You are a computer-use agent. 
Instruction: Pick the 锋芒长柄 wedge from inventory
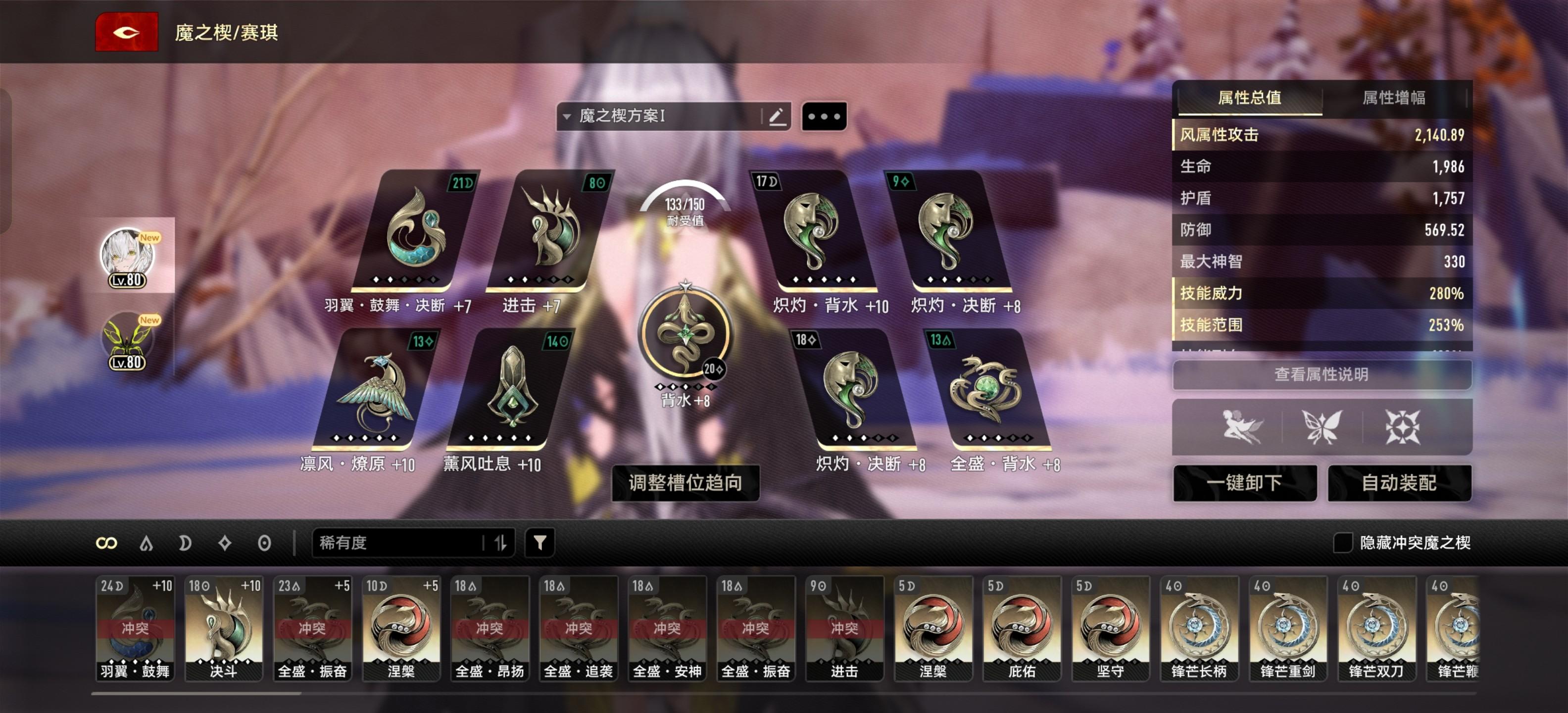tap(1199, 627)
